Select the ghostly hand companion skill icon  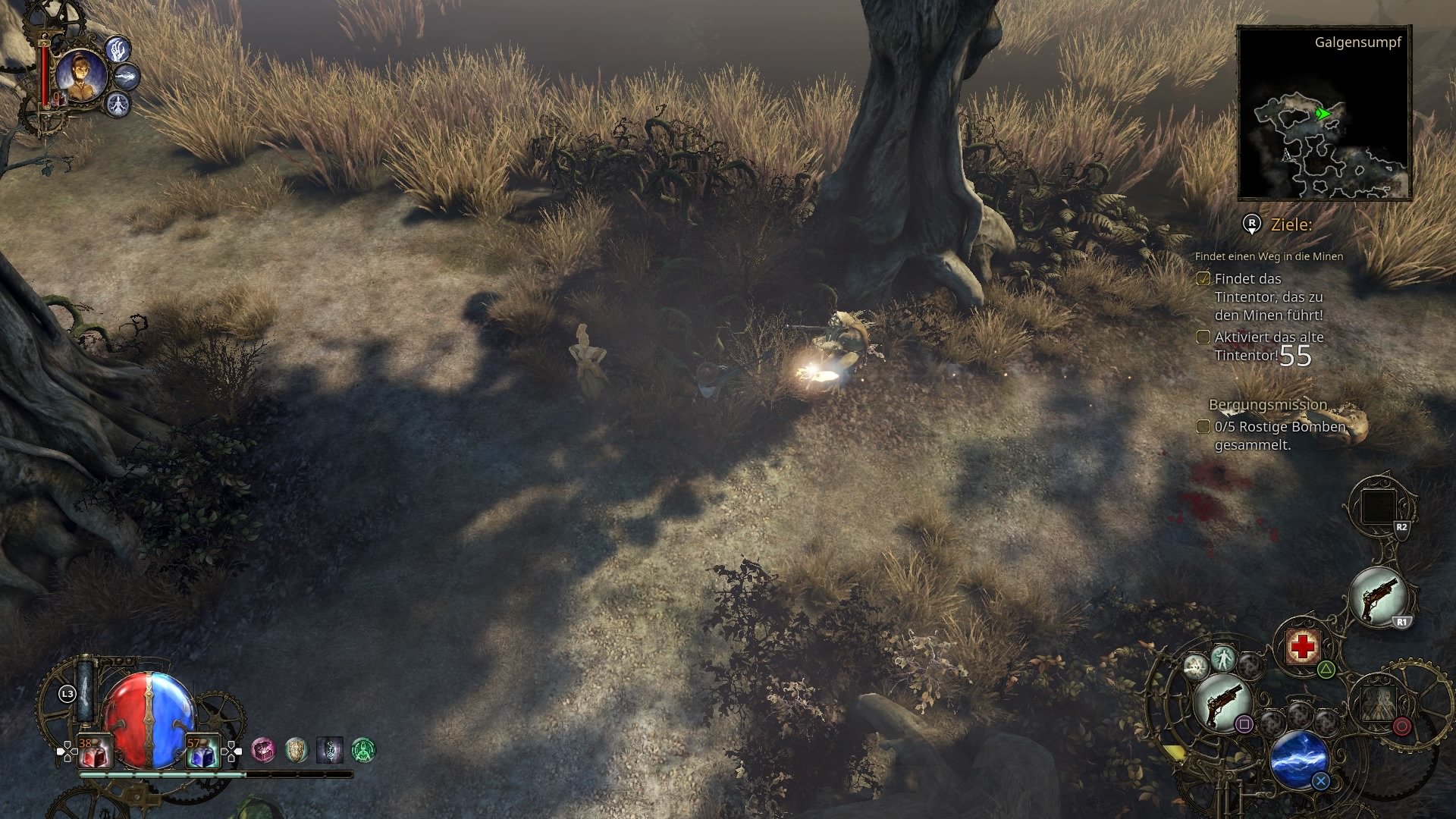[x=118, y=50]
